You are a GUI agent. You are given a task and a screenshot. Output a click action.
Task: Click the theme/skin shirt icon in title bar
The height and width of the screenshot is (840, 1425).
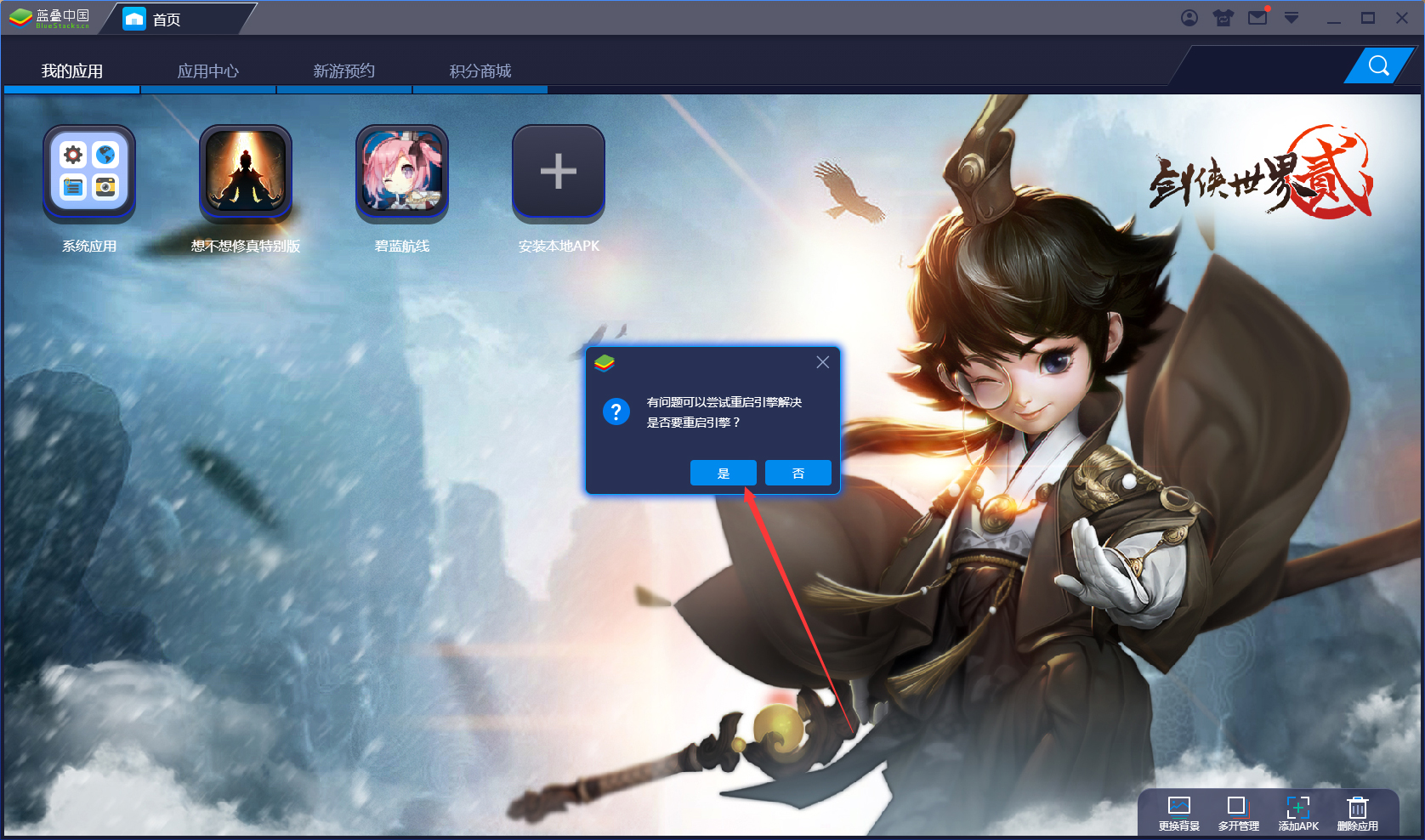1223,17
